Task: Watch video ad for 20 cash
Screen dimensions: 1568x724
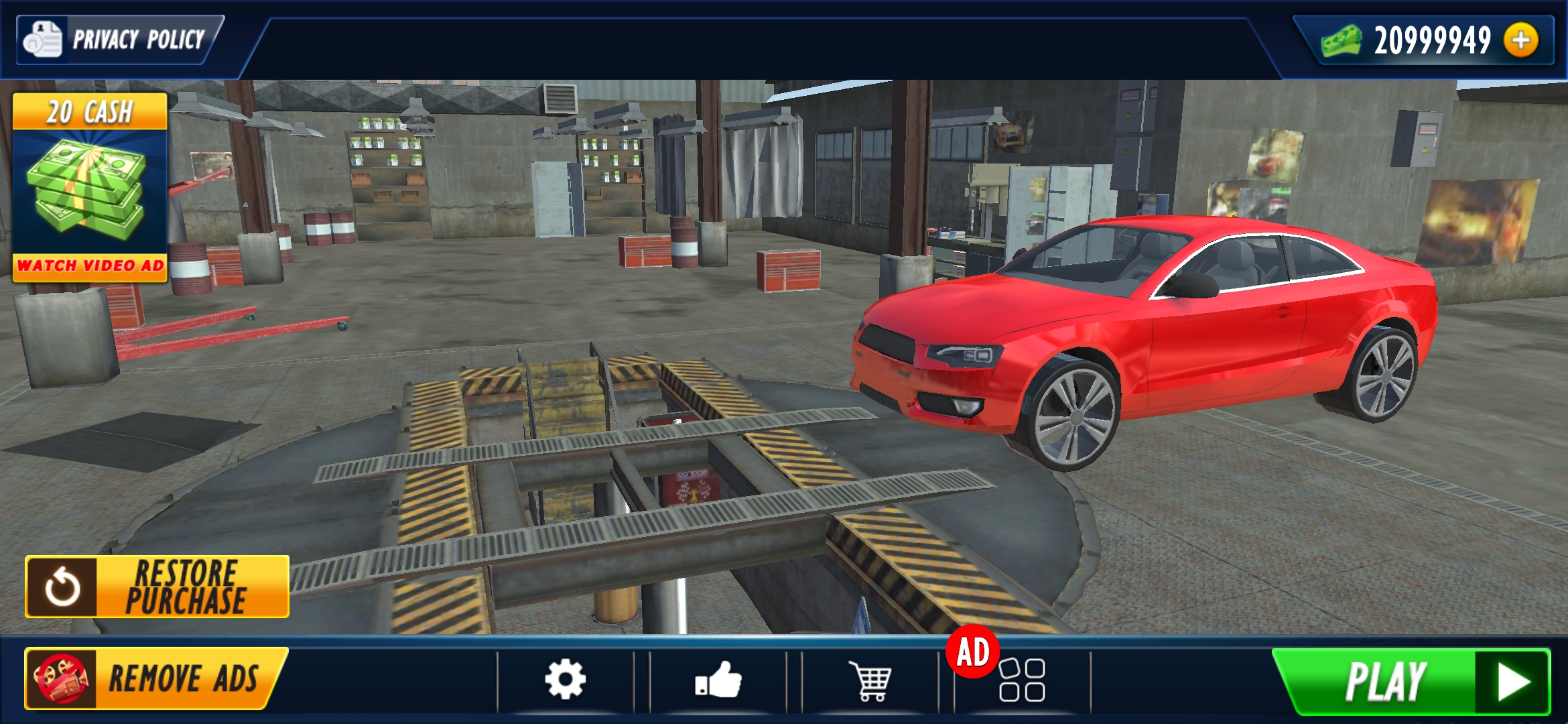Action: pyautogui.click(x=90, y=188)
